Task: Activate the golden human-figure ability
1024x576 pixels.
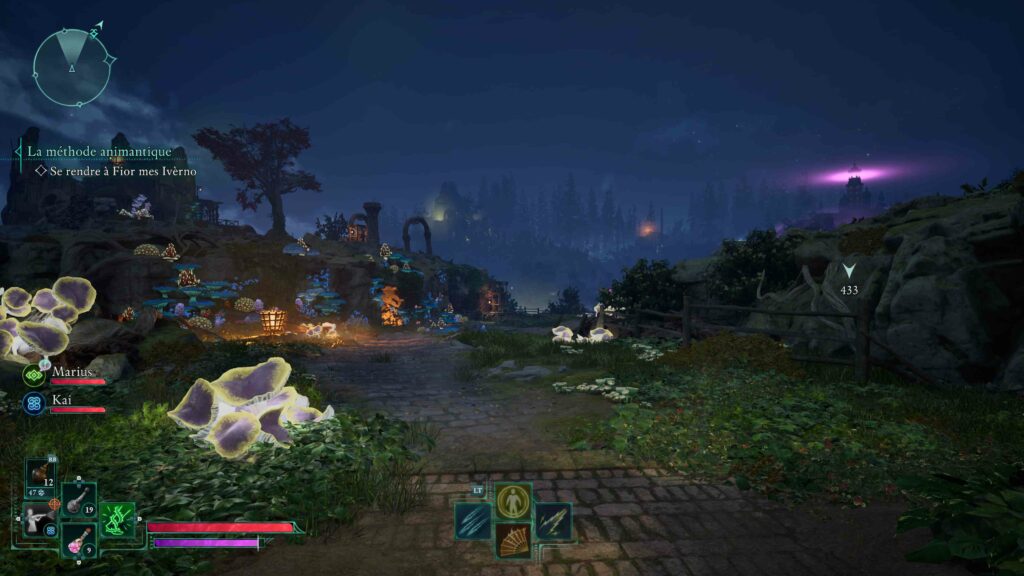Action: click(x=513, y=501)
